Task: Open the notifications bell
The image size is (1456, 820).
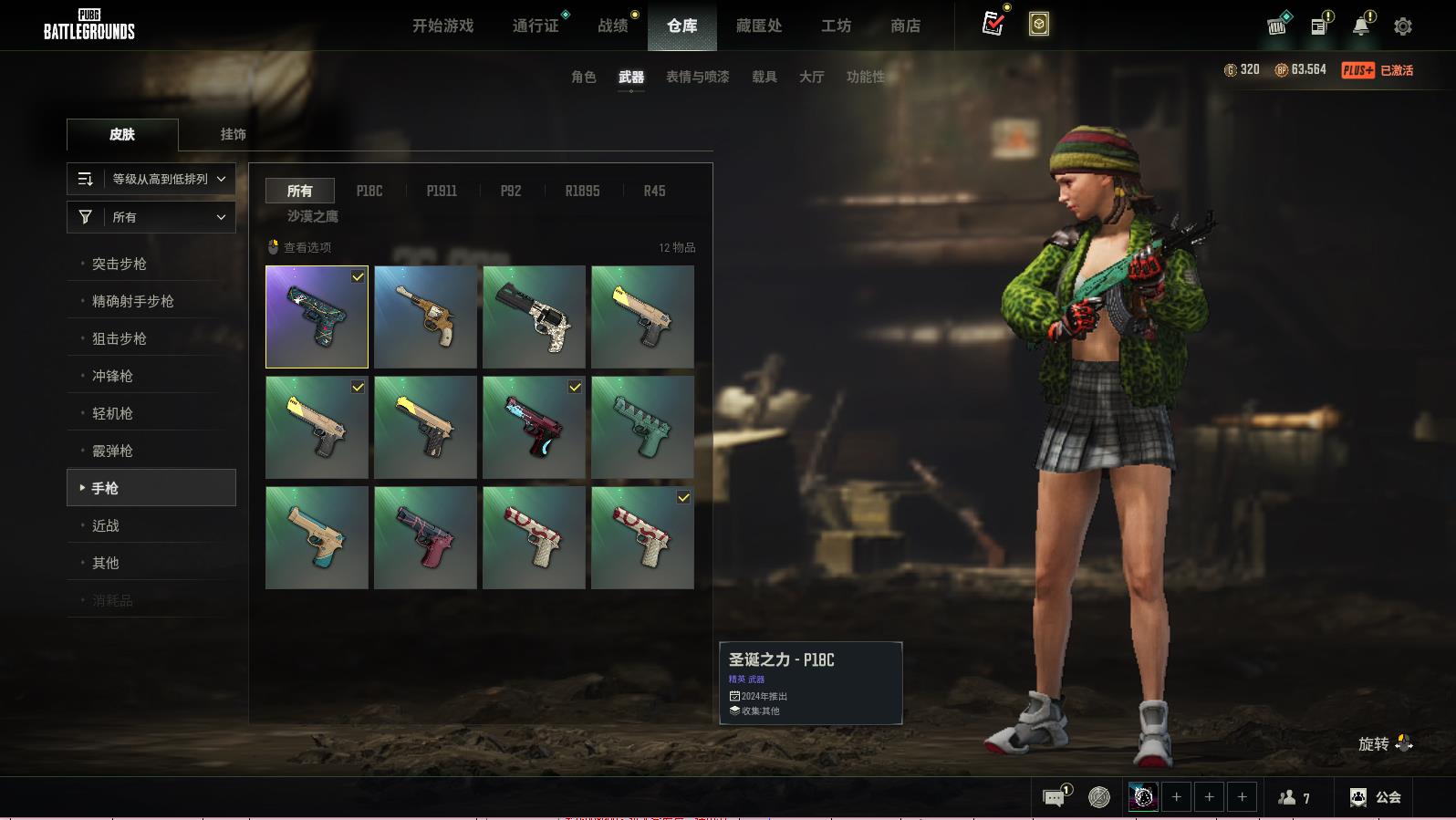Action: click(1361, 26)
